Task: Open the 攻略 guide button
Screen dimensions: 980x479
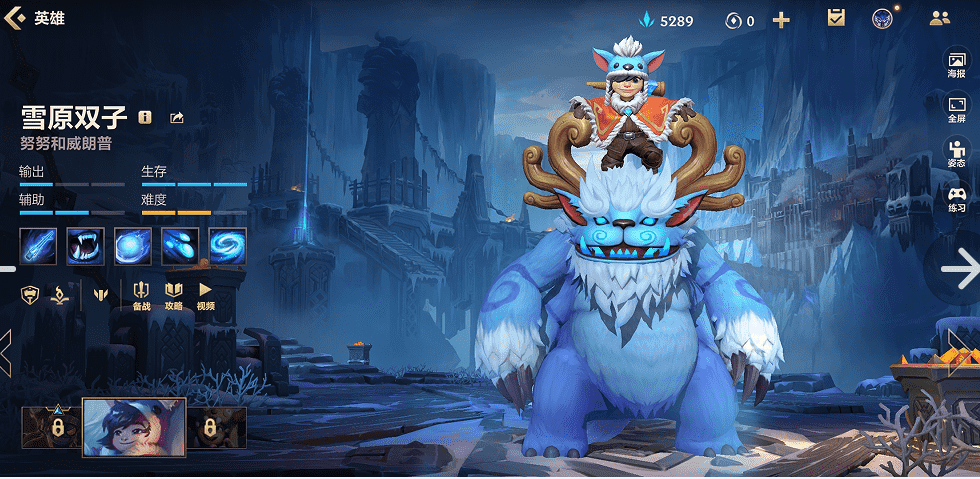Action: [x=173, y=295]
